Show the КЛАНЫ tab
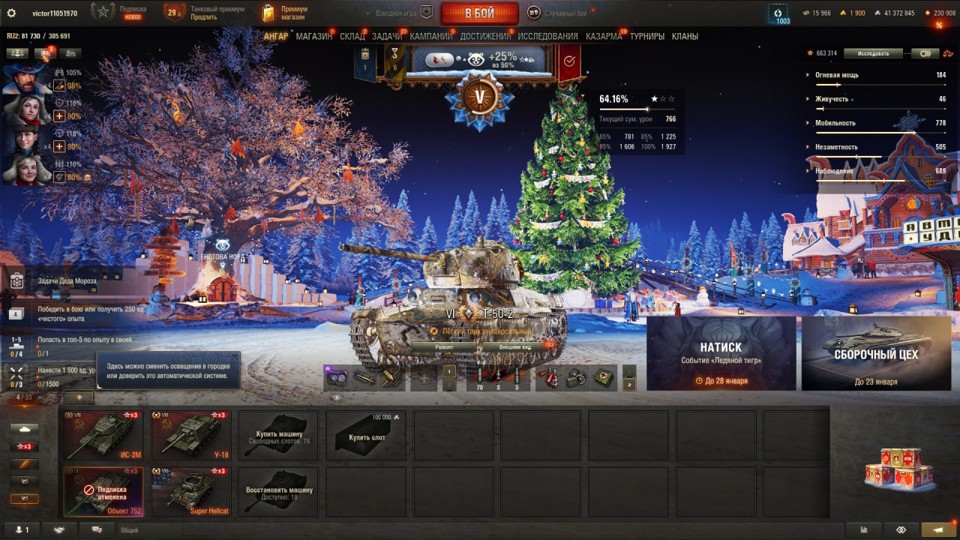 pyautogui.click(x=685, y=36)
